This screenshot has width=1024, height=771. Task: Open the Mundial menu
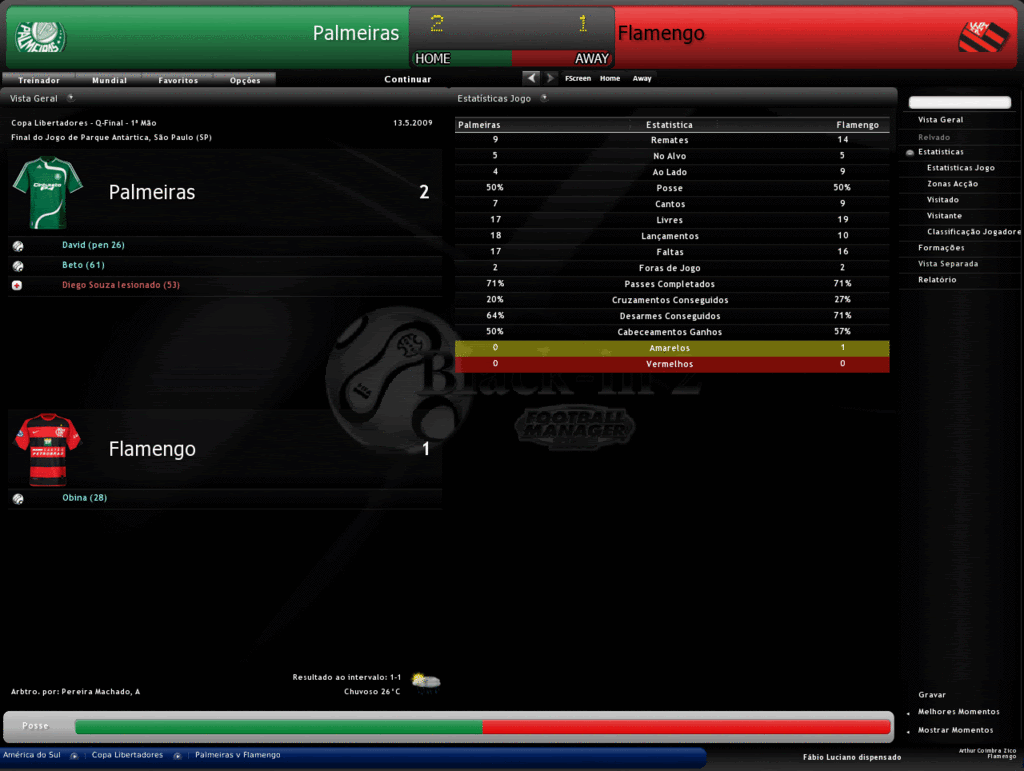[109, 80]
